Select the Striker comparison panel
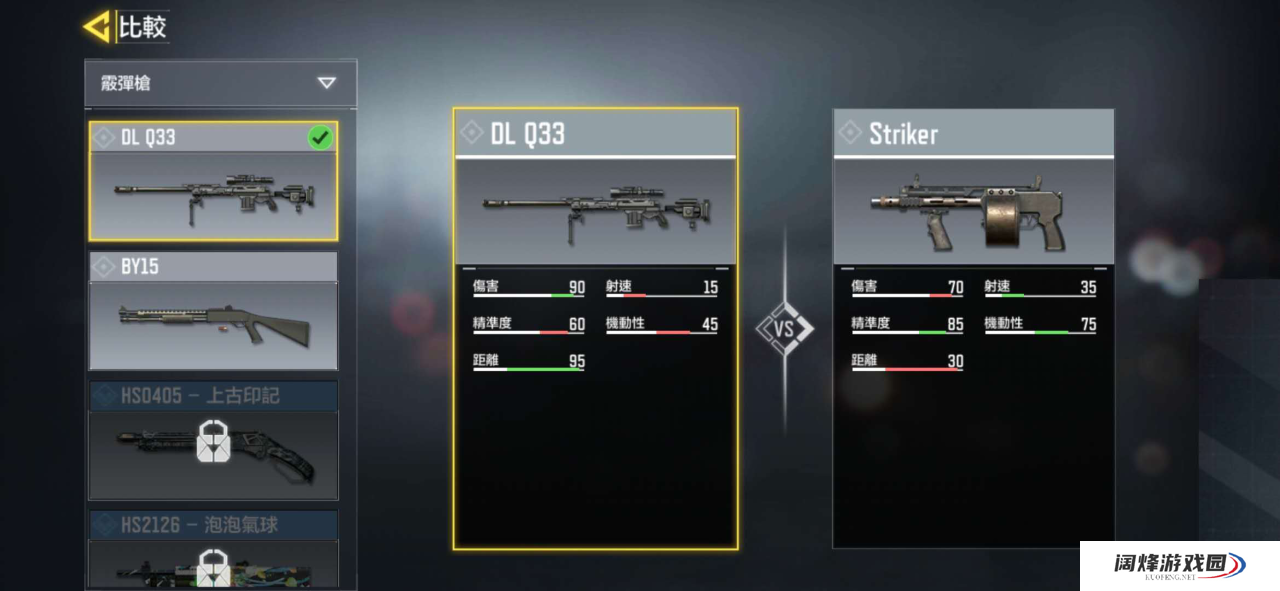The width and height of the screenshot is (1280, 591). [x=973, y=328]
